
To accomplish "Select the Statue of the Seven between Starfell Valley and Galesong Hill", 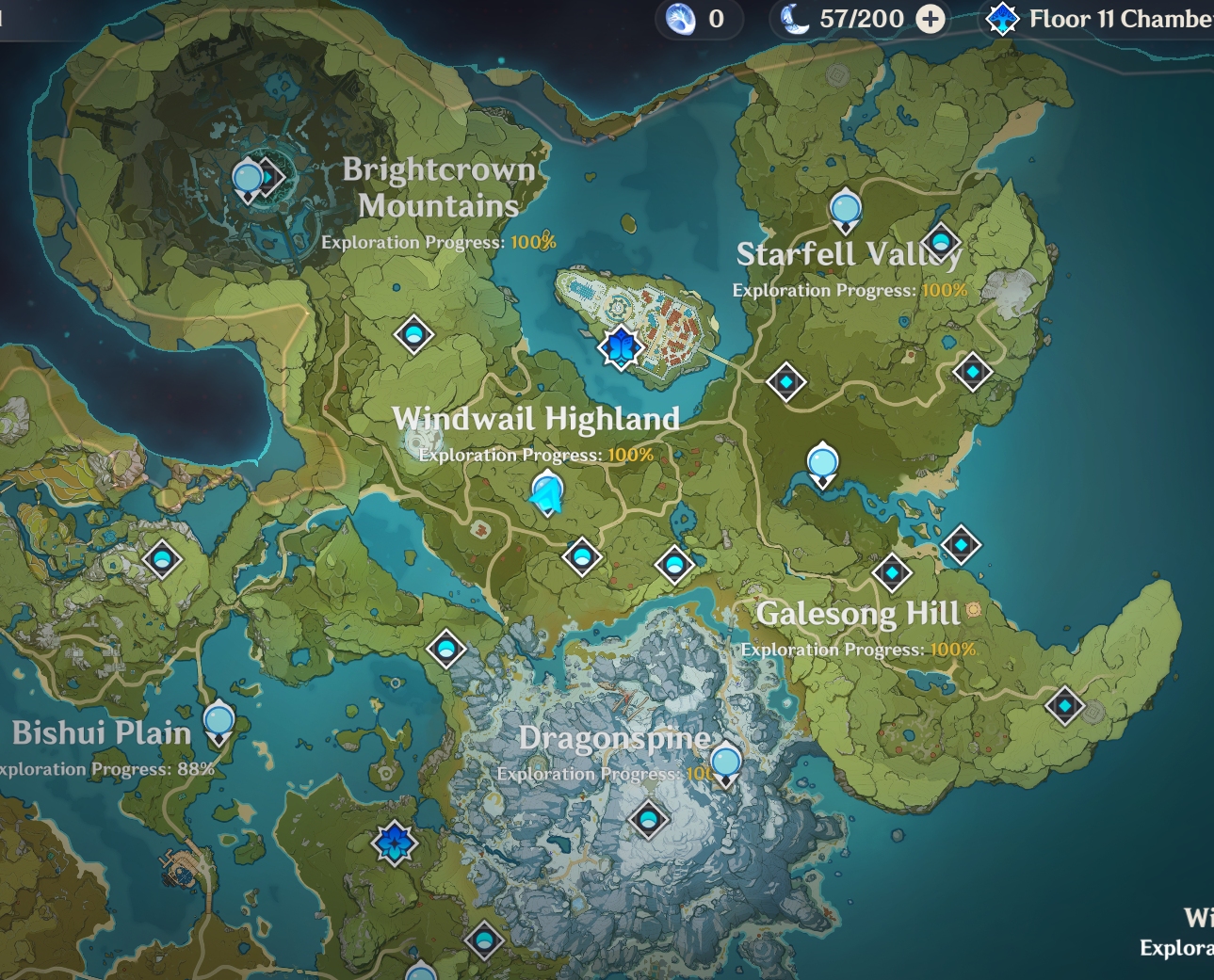I will pyautogui.click(x=823, y=464).
